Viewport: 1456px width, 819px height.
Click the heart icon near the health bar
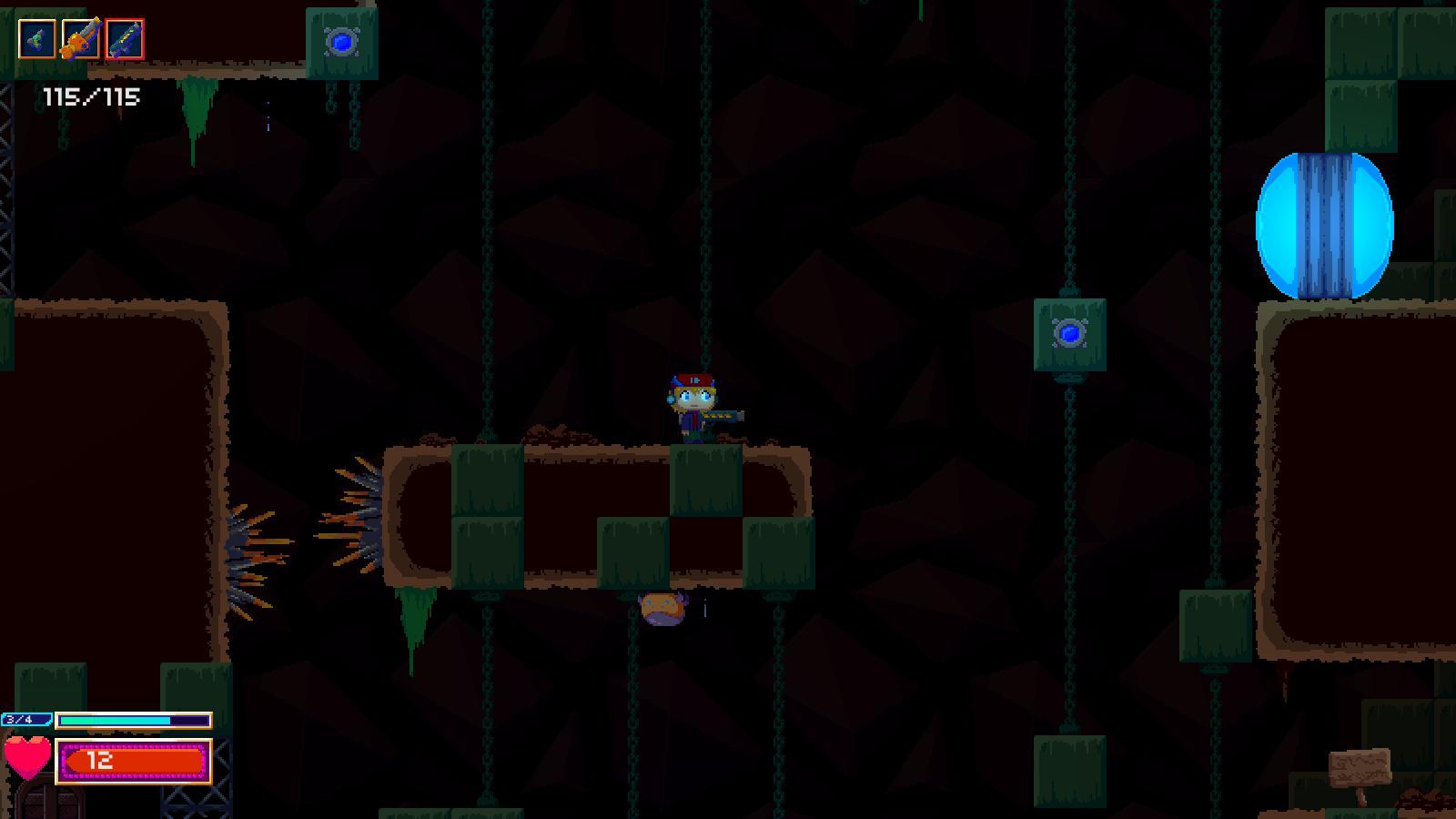(x=27, y=758)
